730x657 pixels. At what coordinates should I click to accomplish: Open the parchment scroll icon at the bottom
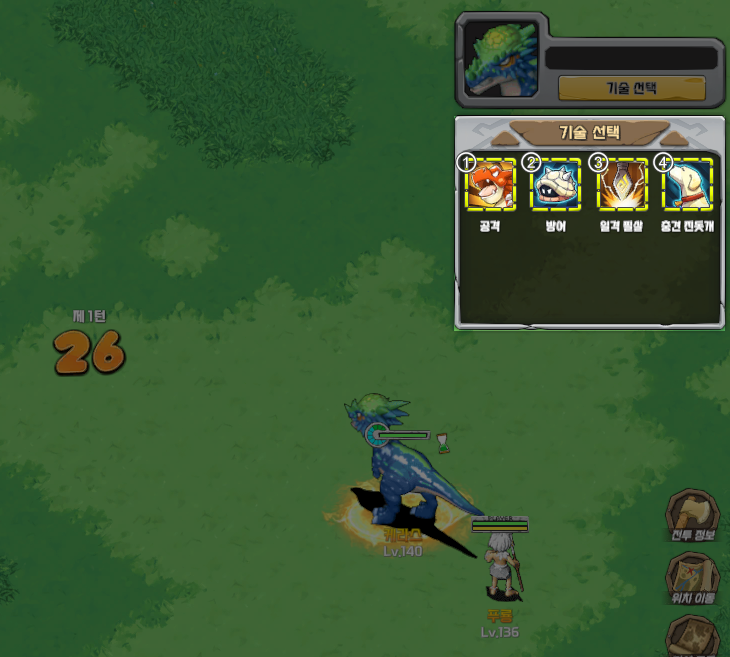click(x=694, y=636)
